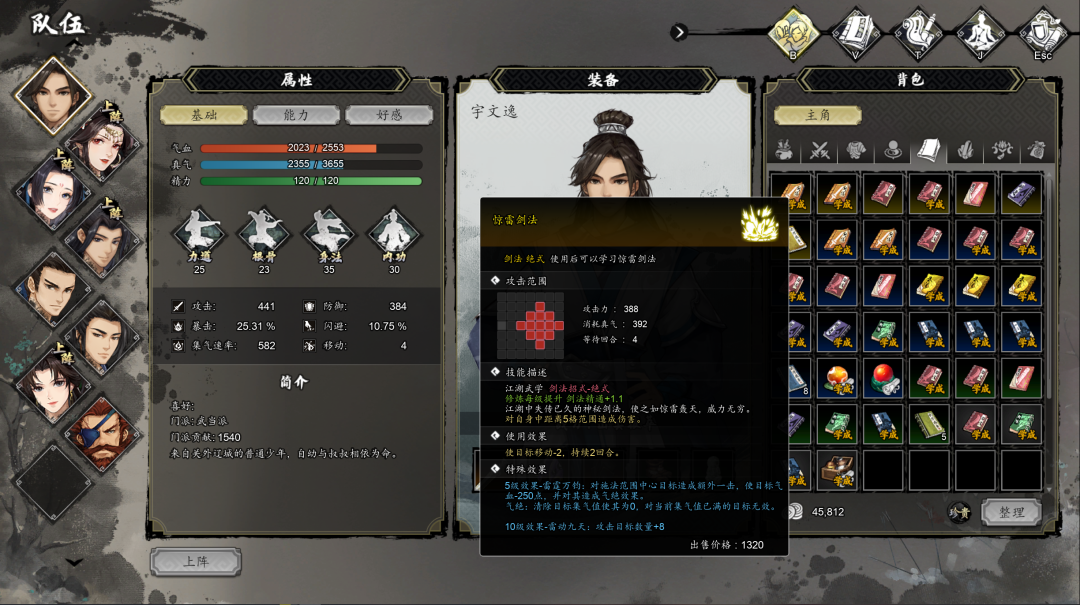Select the 基础 basic stats tab
Image resolution: width=1080 pixels, height=605 pixels.
(204, 115)
